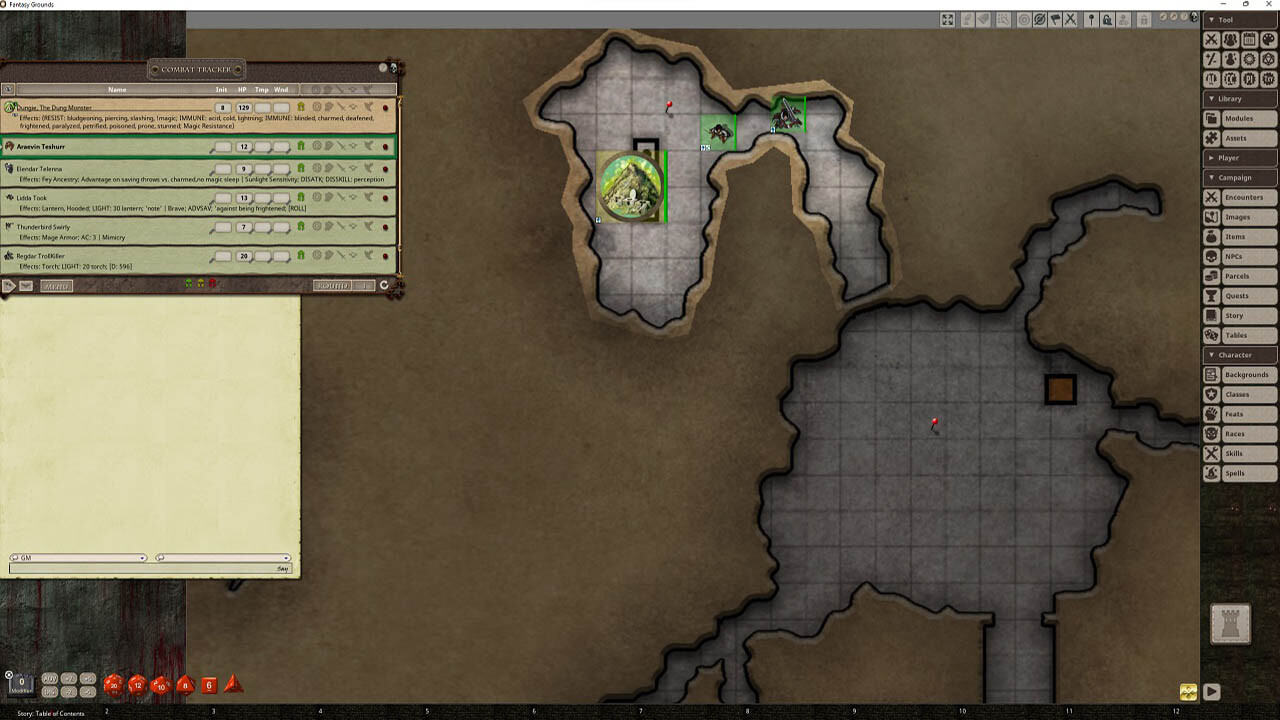Toggle the green helmet indicator for Araevin Teshurr
The height and width of the screenshot is (720, 1280).
pos(300,145)
